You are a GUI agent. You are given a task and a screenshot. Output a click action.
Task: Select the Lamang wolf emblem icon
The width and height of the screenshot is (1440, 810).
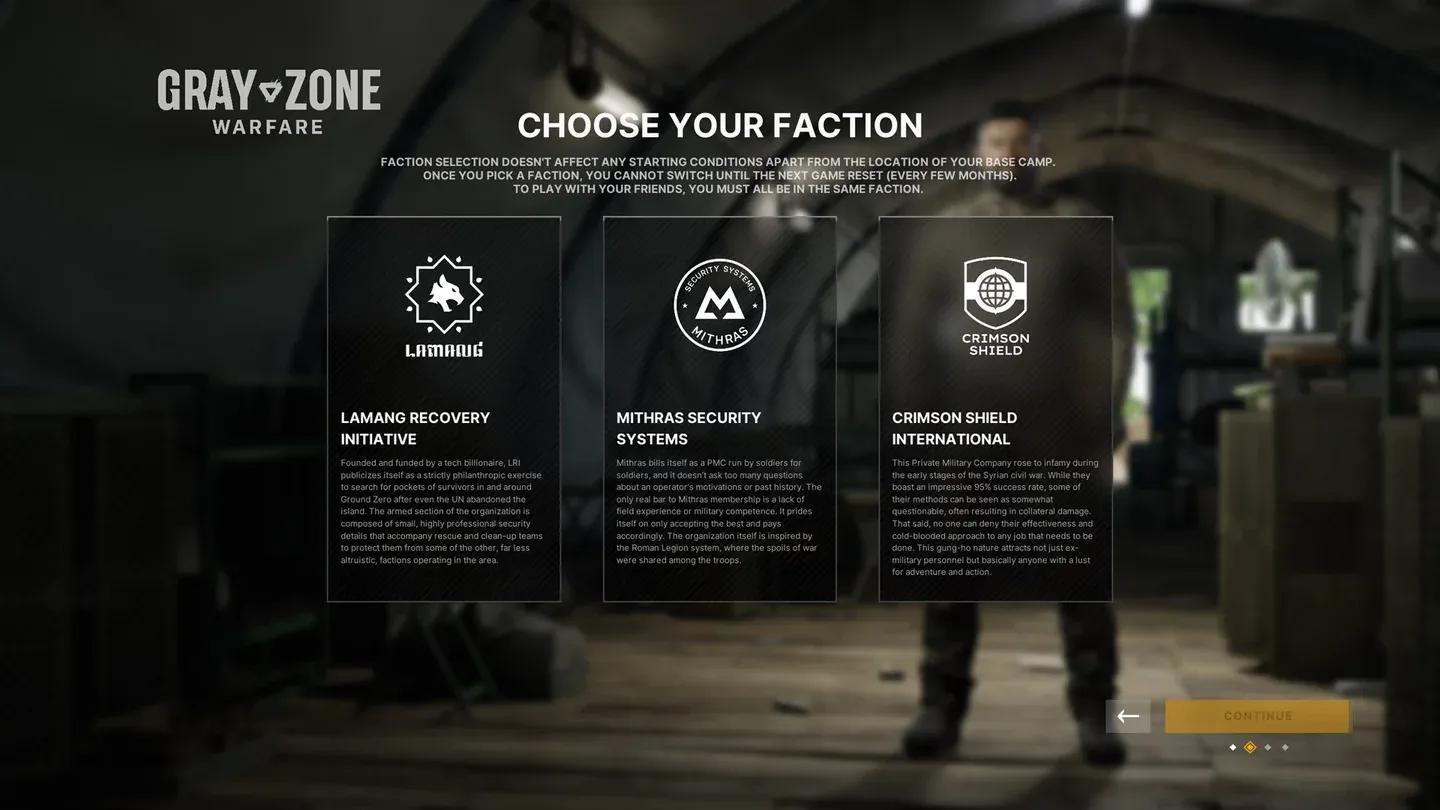[x=444, y=295]
